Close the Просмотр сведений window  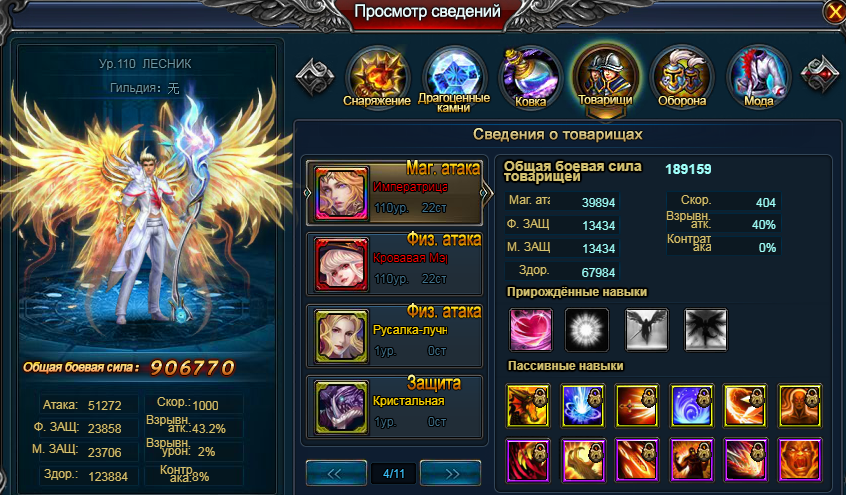pos(833,12)
